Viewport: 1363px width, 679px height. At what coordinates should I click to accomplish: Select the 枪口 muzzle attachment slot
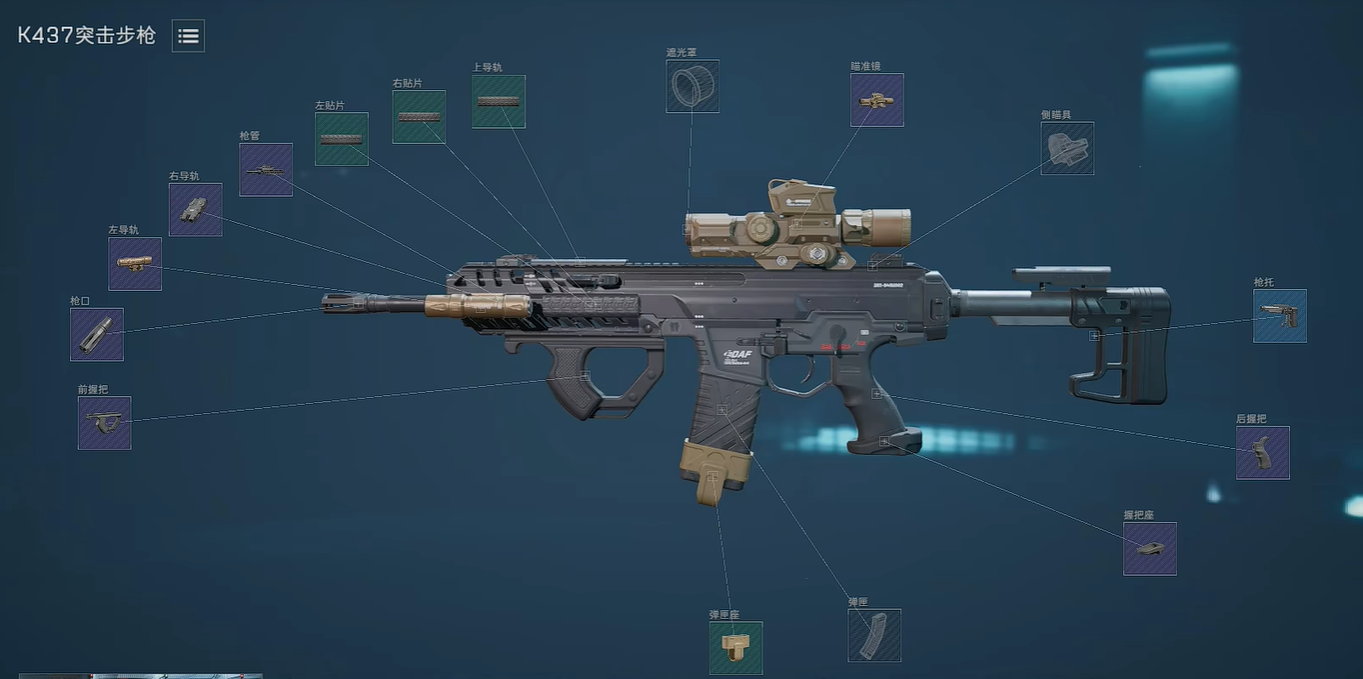point(97,334)
